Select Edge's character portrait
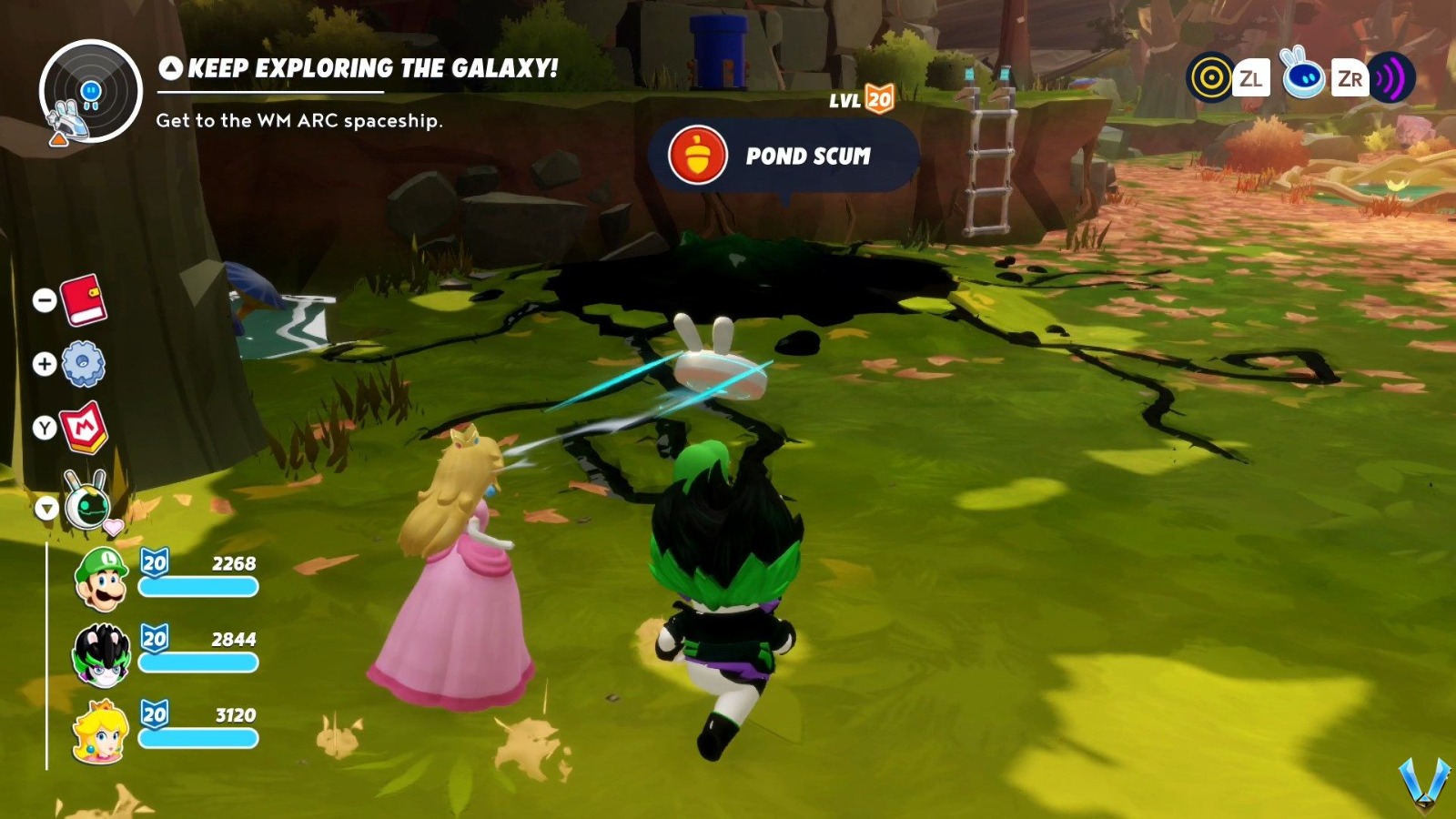Image resolution: width=1456 pixels, height=819 pixels. pos(103,653)
